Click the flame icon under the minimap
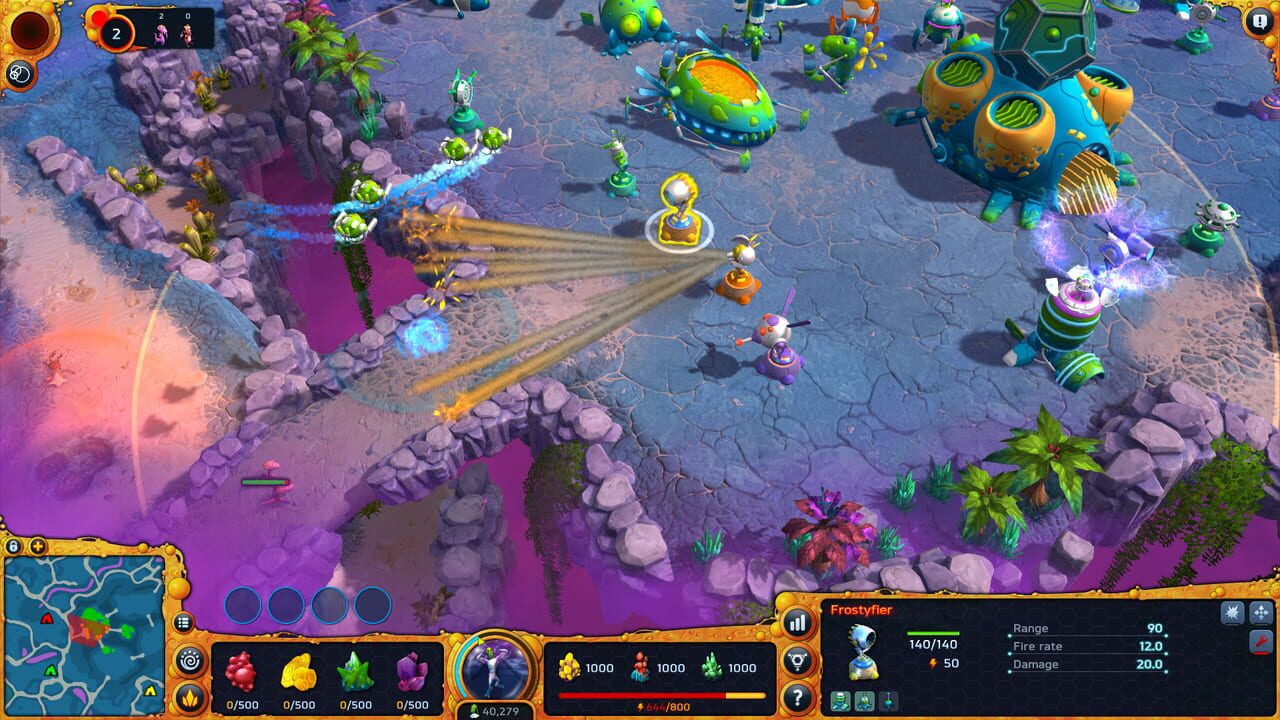This screenshot has width=1280, height=720. point(190,695)
